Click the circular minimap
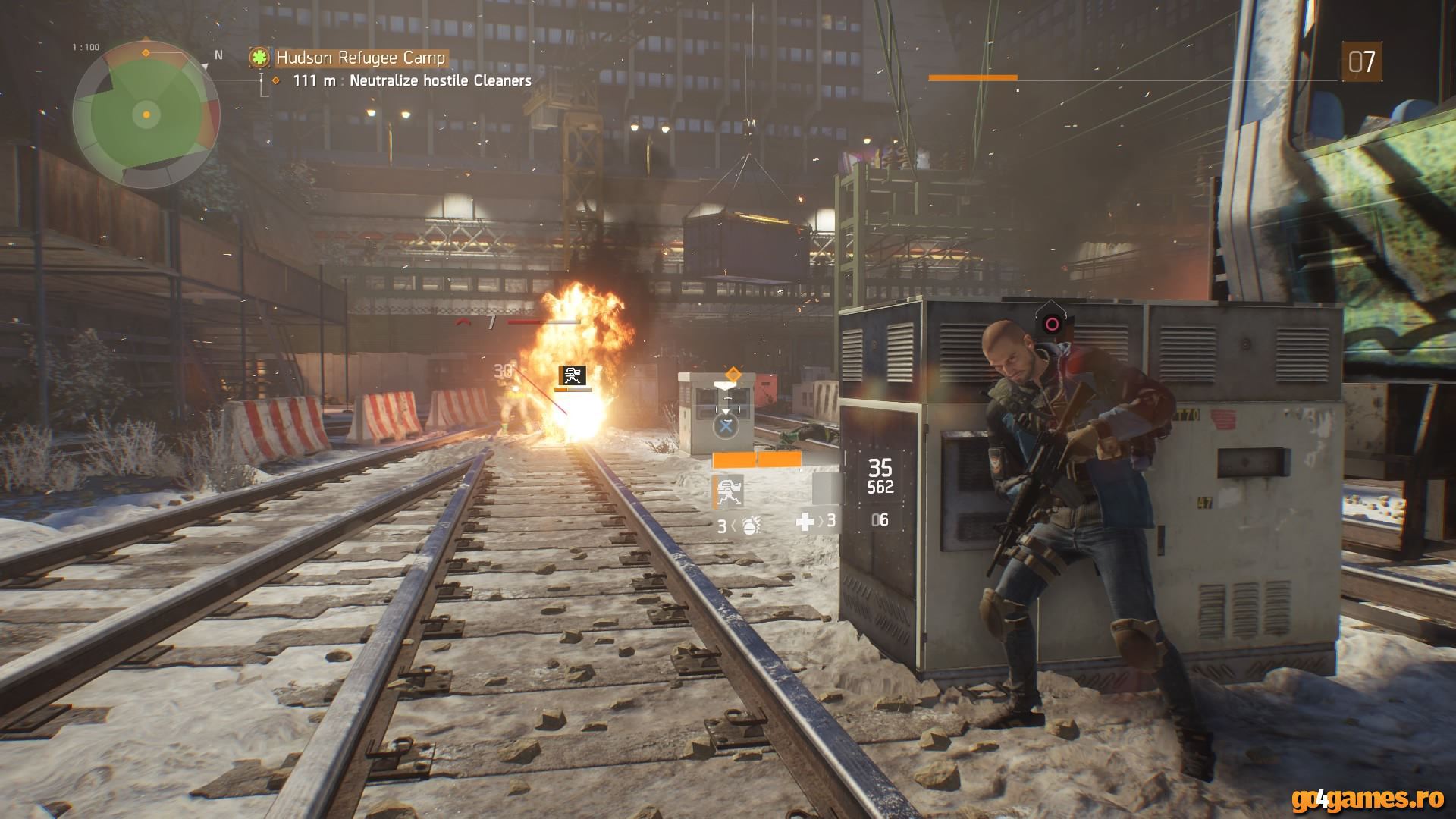 tap(146, 115)
